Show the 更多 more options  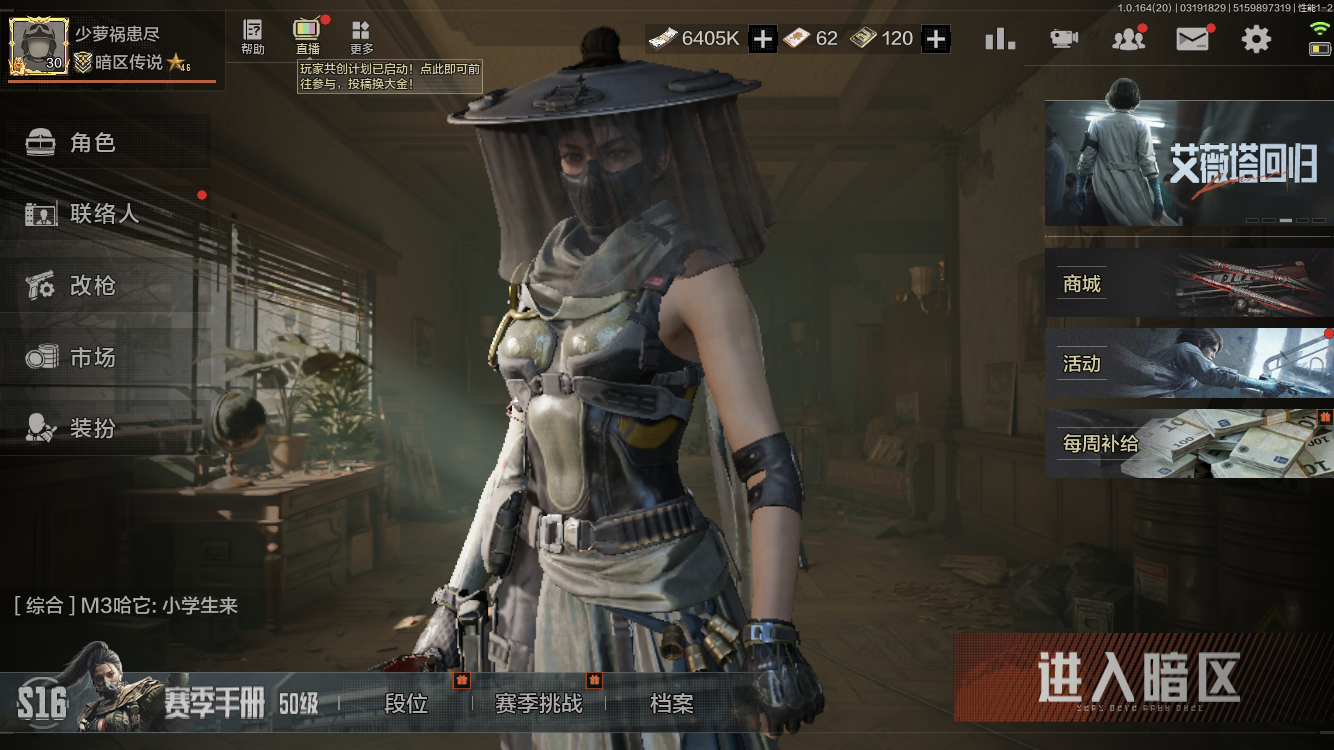pos(361,37)
